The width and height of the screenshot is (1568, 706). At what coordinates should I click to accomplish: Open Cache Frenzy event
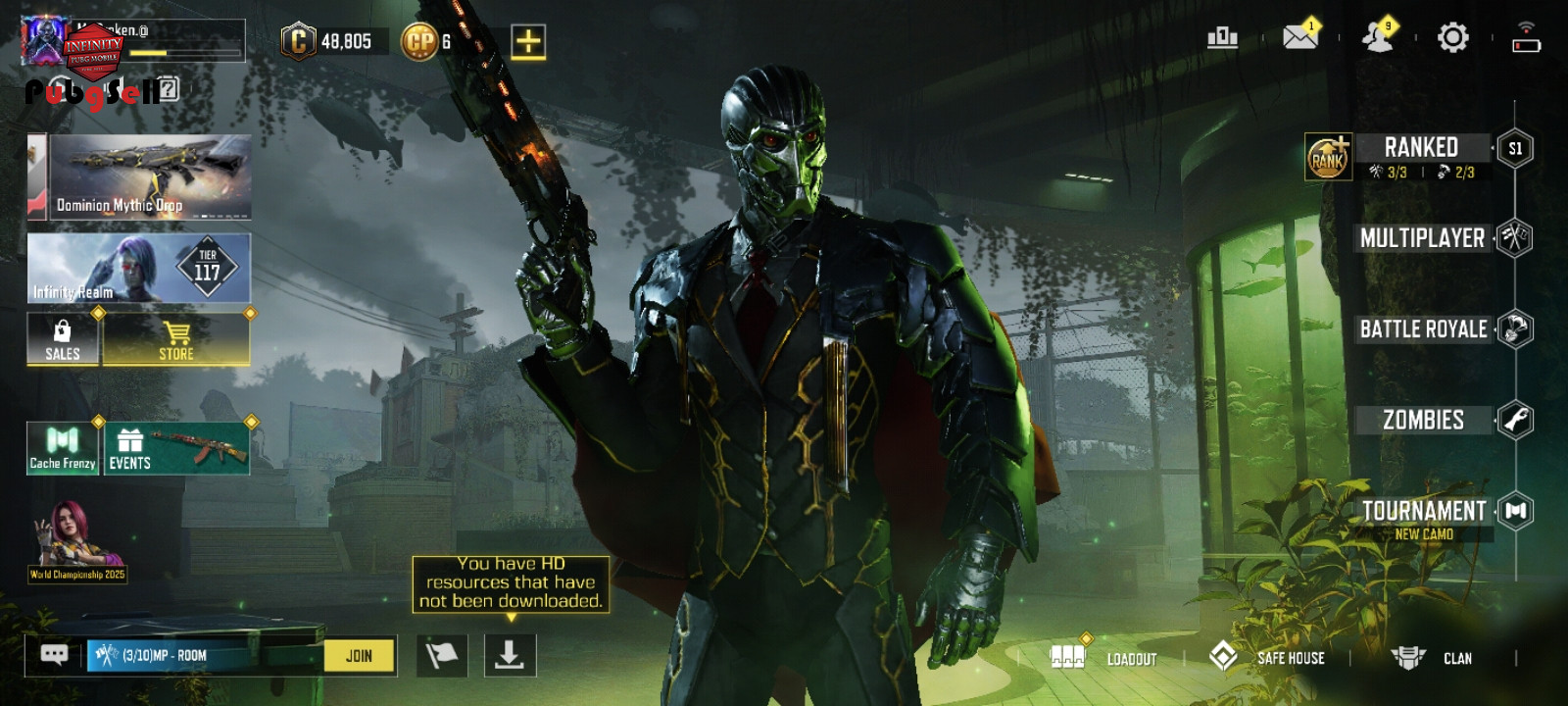(x=63, y=449)
